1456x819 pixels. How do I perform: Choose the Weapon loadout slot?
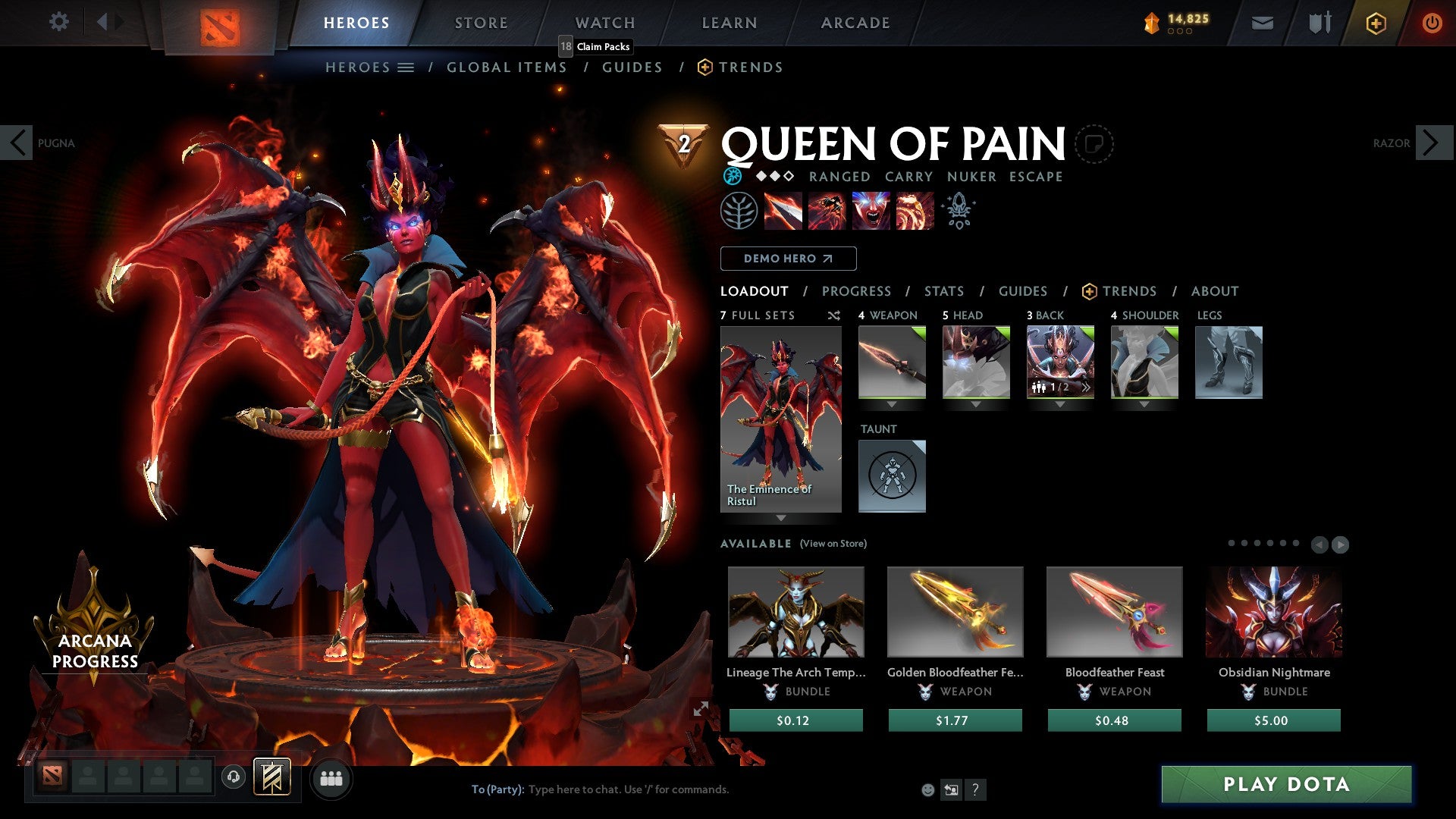click(x=892, y=362)
